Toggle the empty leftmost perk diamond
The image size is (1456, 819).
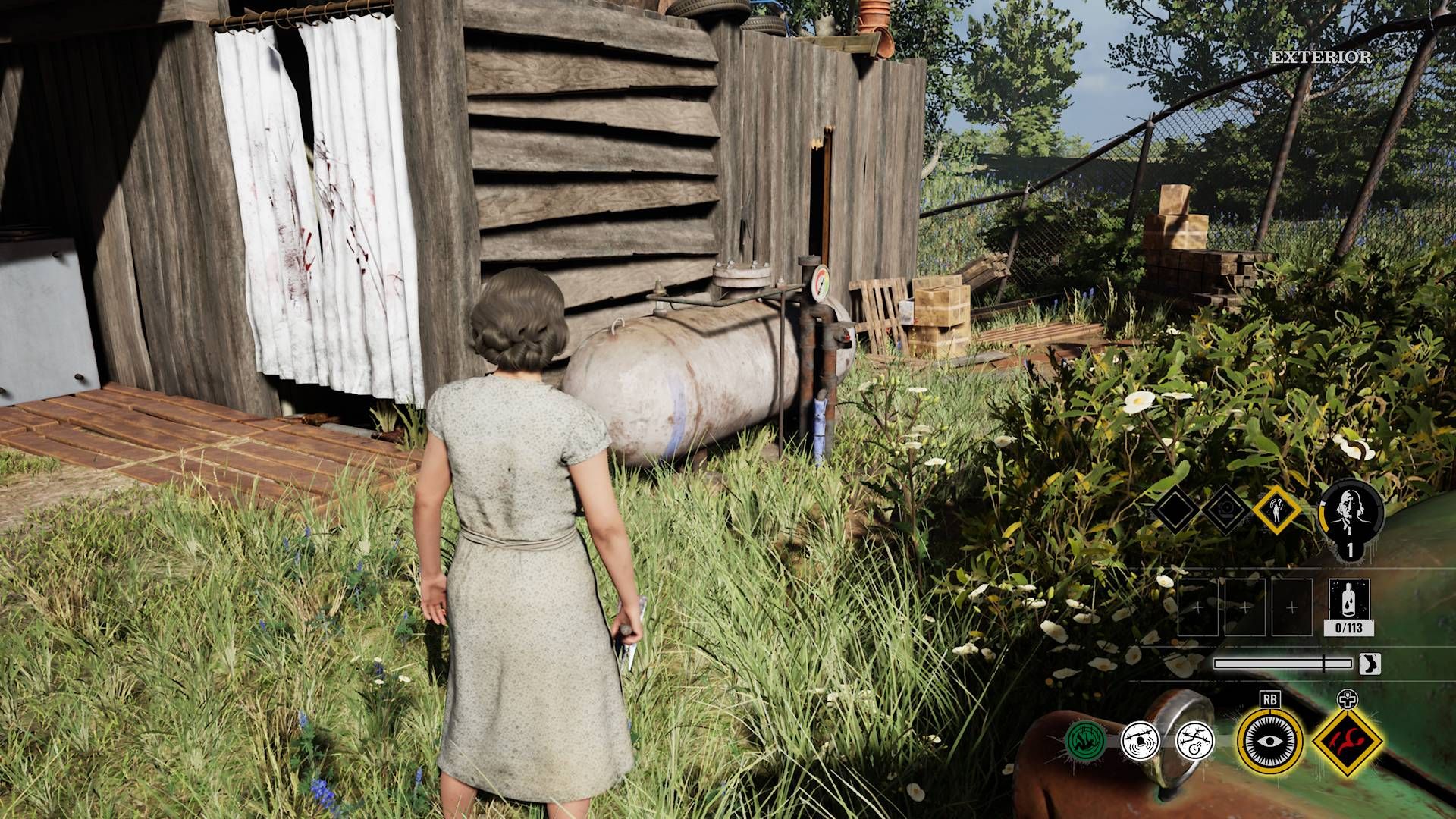[1175, 508]
